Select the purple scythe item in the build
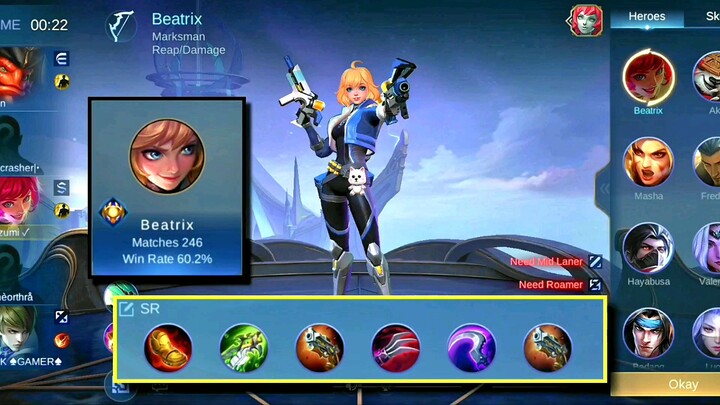 coord(471,348)
